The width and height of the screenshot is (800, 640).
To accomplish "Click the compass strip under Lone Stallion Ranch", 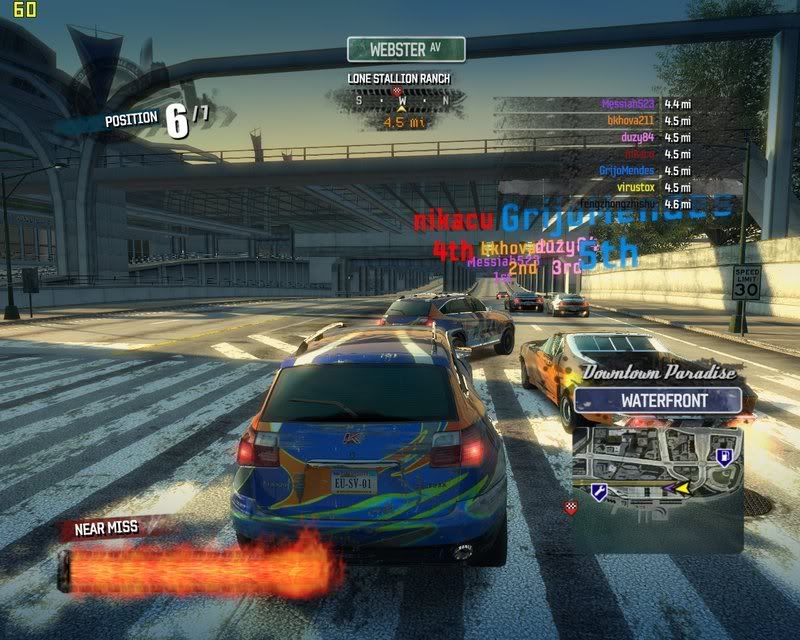I will (402, 100).
